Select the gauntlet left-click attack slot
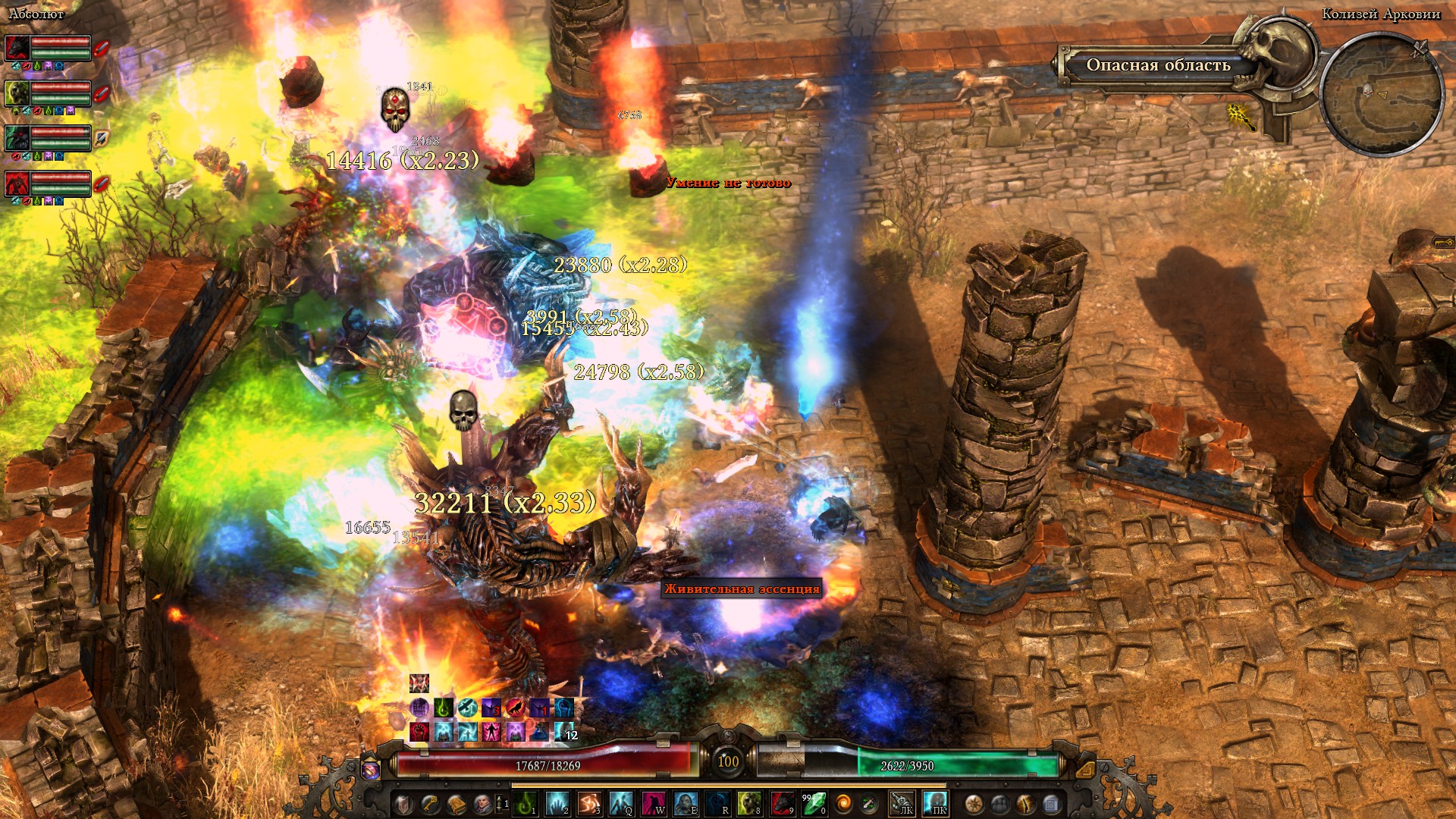The width and height of the screenshot is (1456, 819). (901, 803)
